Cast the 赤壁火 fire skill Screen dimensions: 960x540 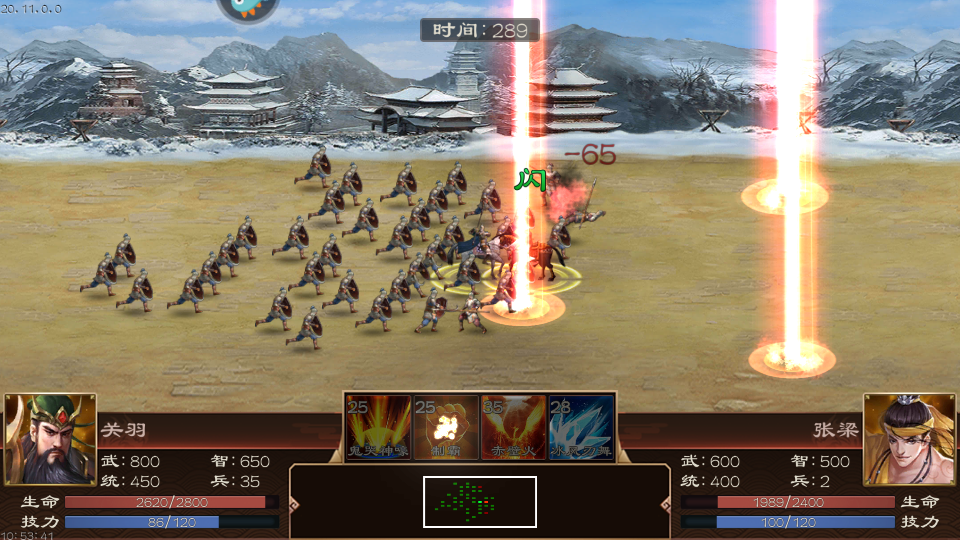514,427
